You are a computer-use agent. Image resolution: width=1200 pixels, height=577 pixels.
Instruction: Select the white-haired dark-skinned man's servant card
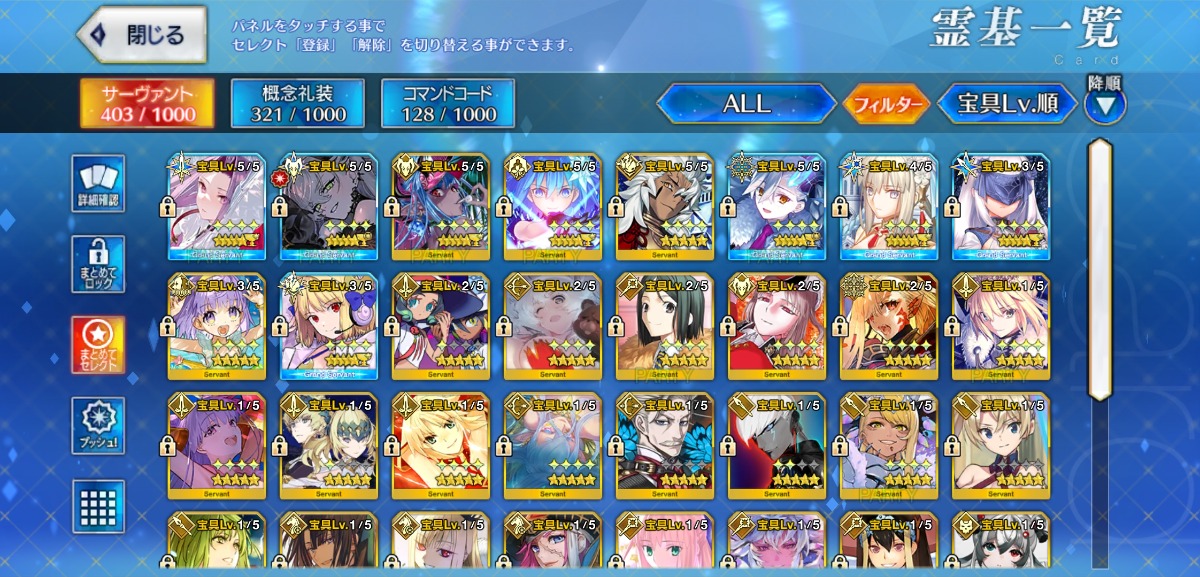click(x=665, y=207)
